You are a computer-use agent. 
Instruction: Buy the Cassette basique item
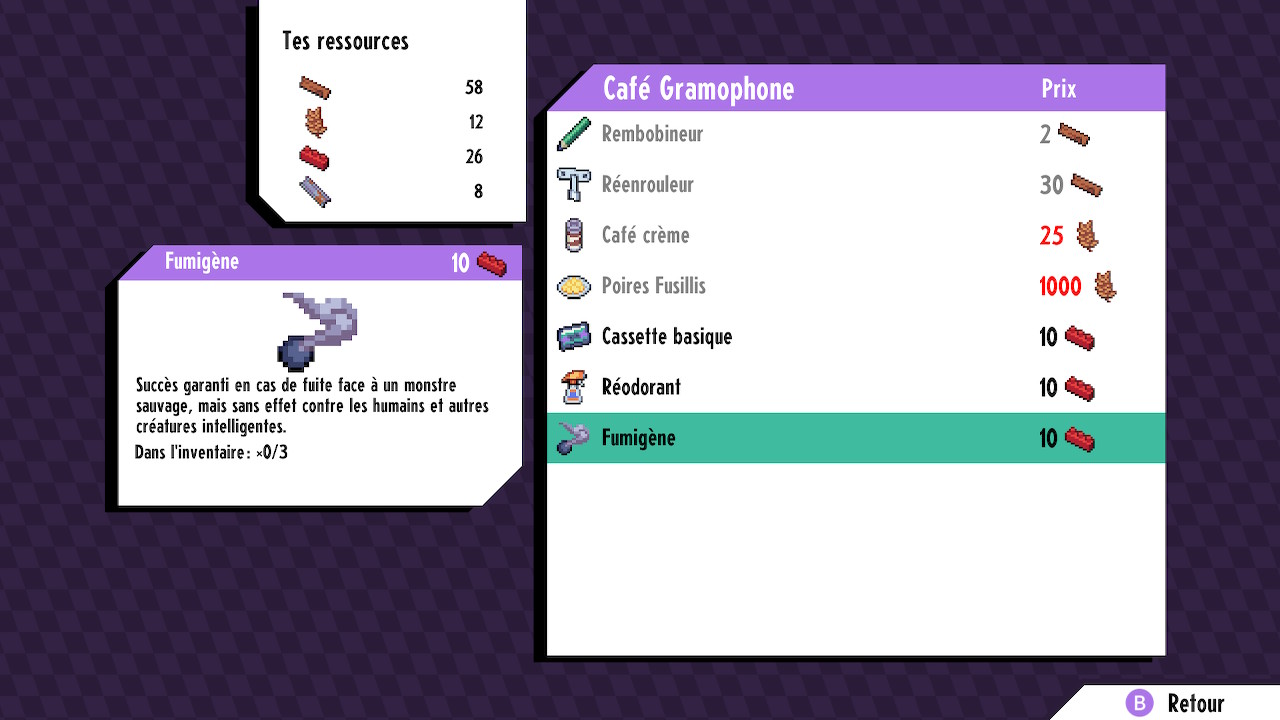(x=666, y=337)
